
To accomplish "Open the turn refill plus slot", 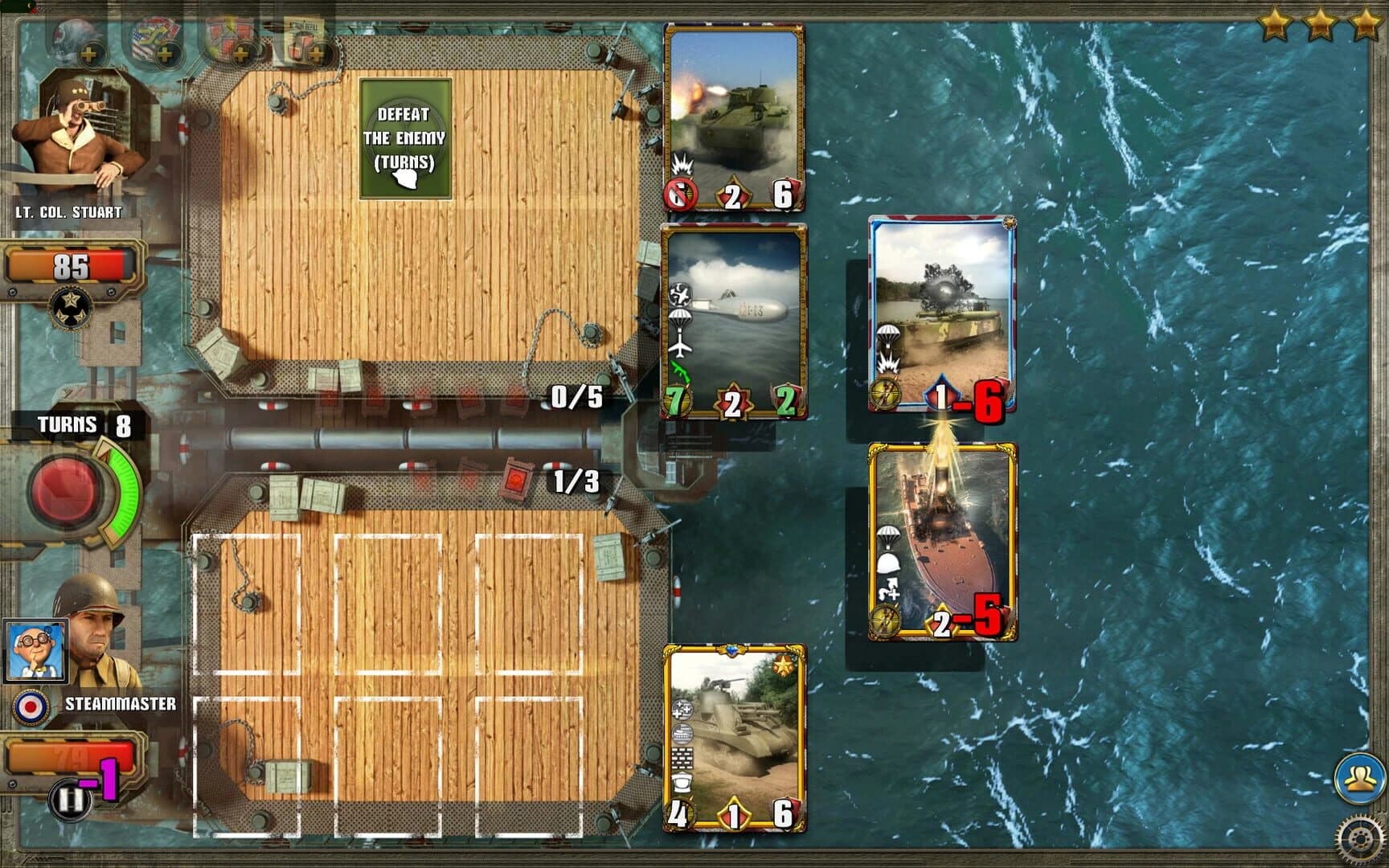I will click(x=318, y=54).
